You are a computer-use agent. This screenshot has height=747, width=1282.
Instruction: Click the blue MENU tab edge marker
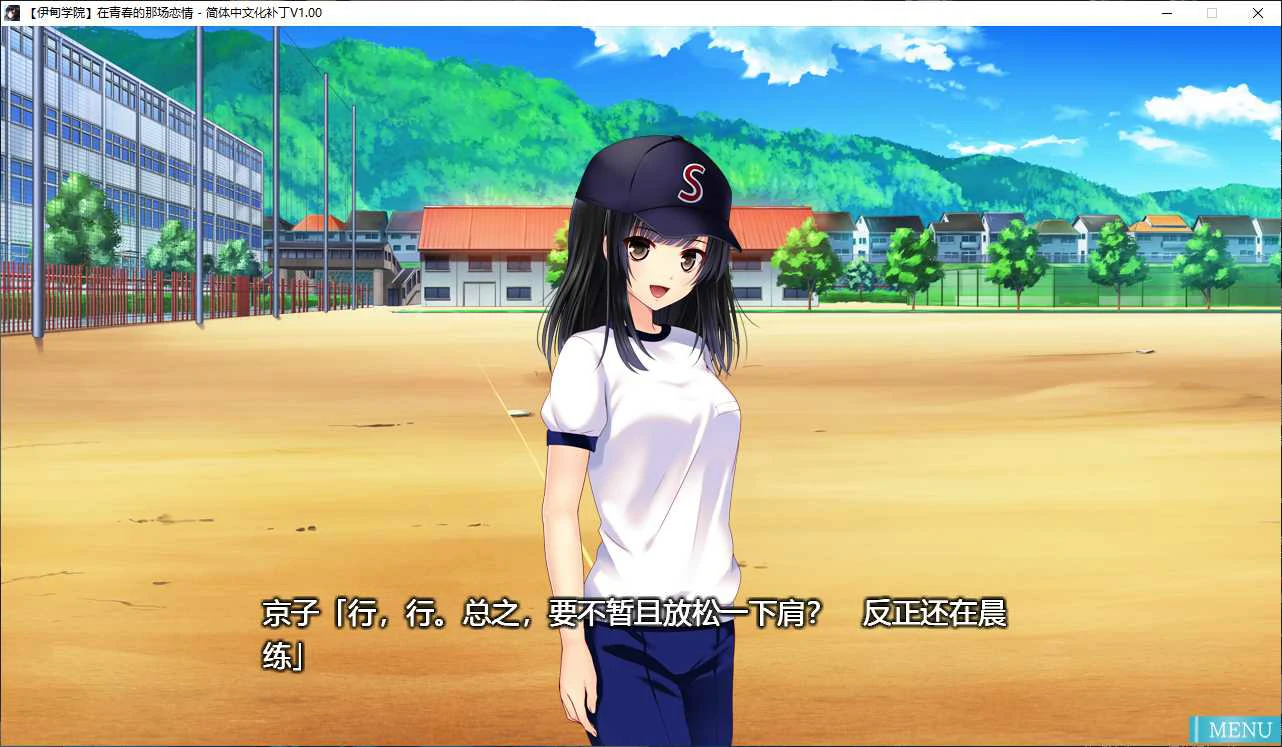tap(1198, 729)
